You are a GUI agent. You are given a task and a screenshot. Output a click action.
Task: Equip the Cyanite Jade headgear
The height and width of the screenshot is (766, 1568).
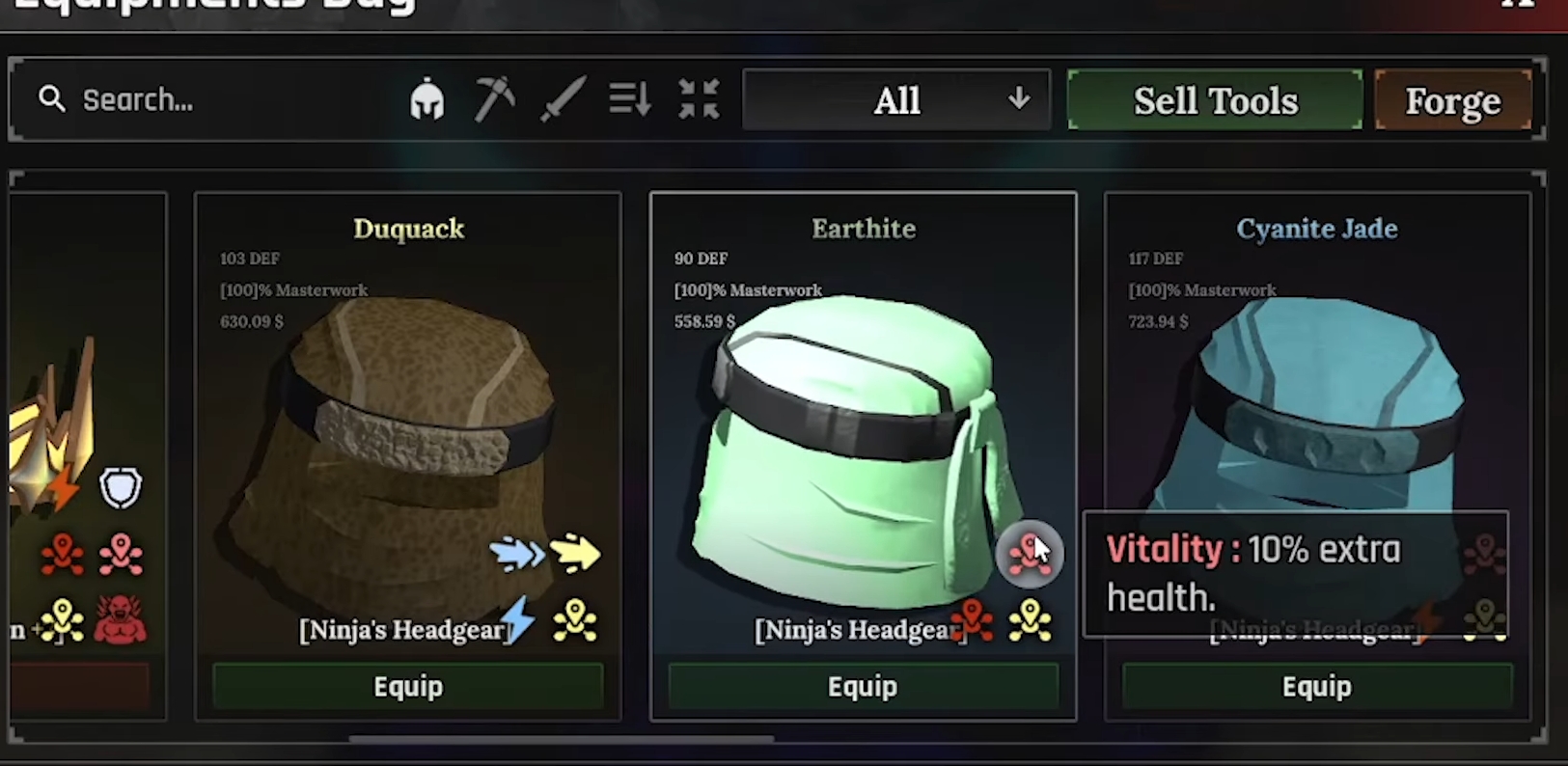[x=1316, y=686]
